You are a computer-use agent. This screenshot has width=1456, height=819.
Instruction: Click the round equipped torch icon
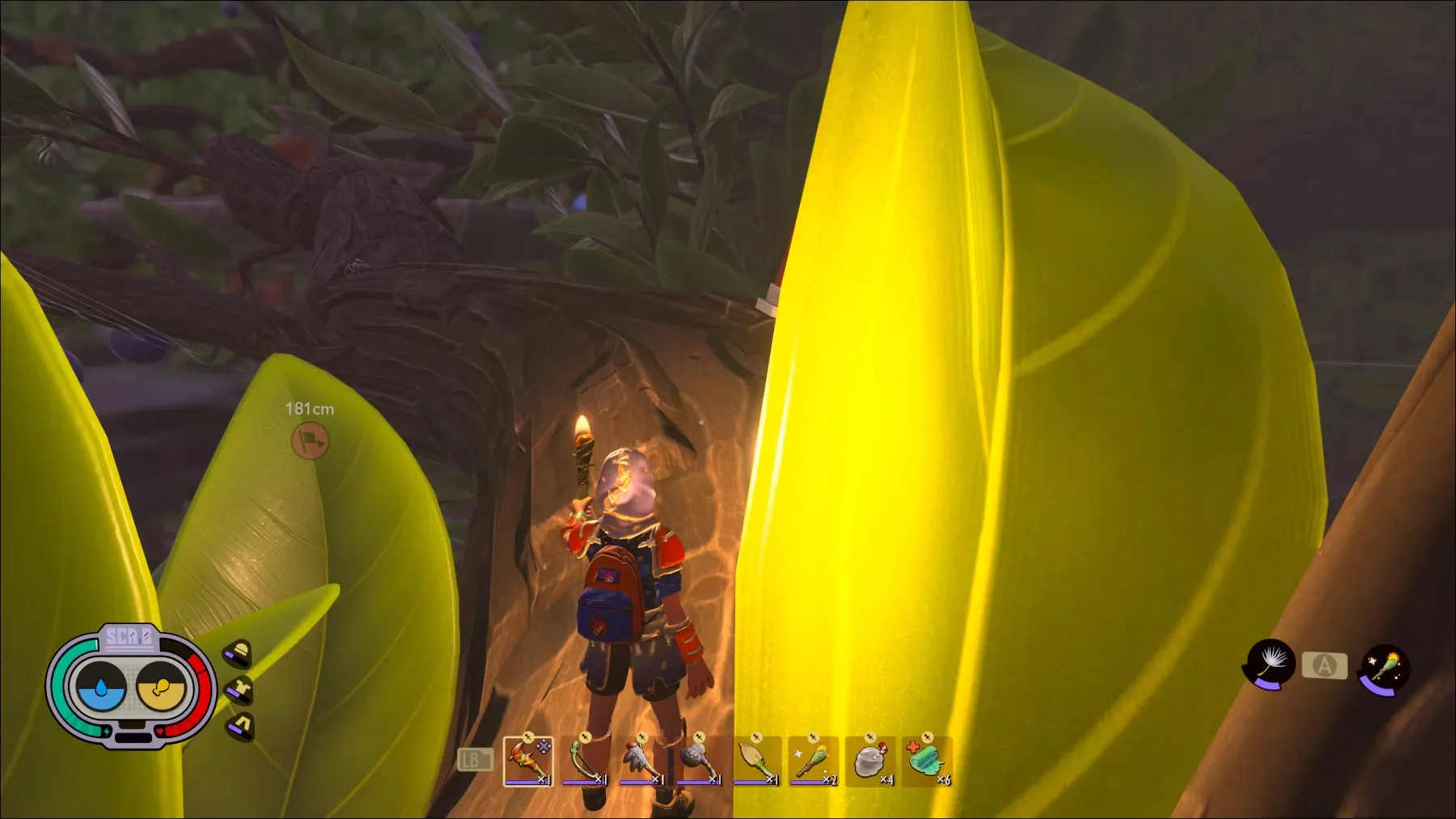click(1386, 669)
